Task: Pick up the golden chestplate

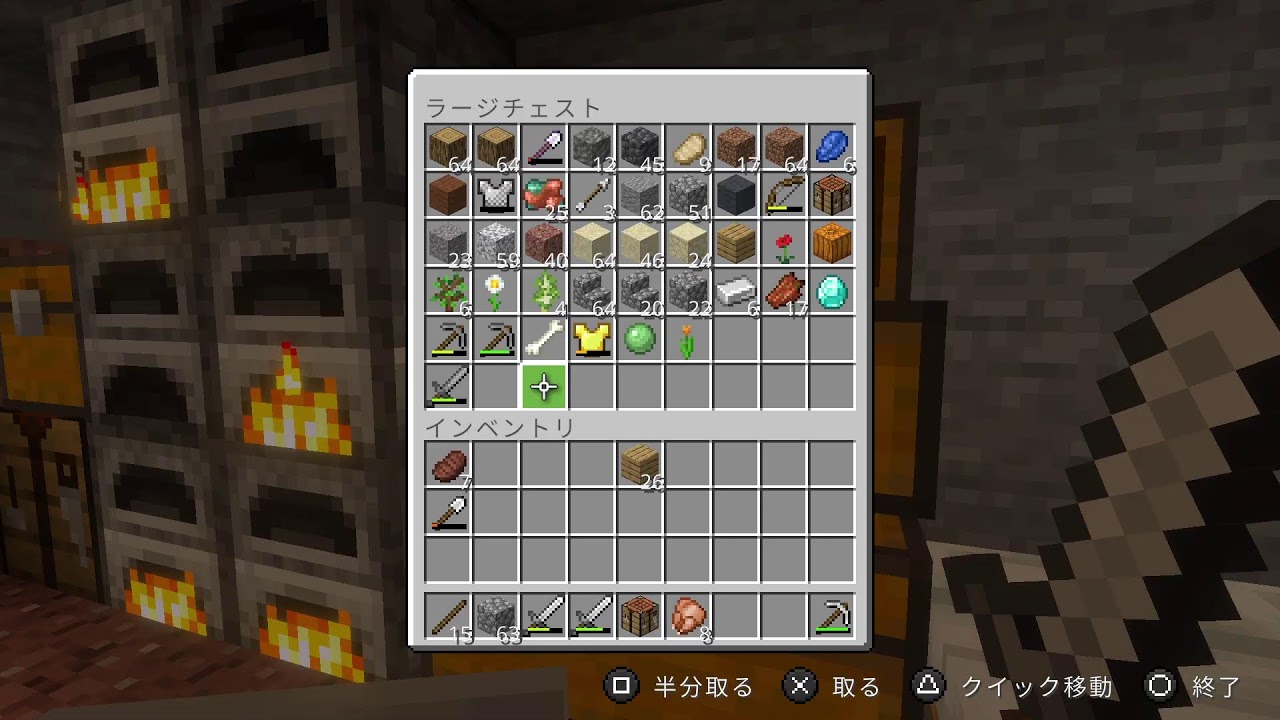Action: coord(592,340)
